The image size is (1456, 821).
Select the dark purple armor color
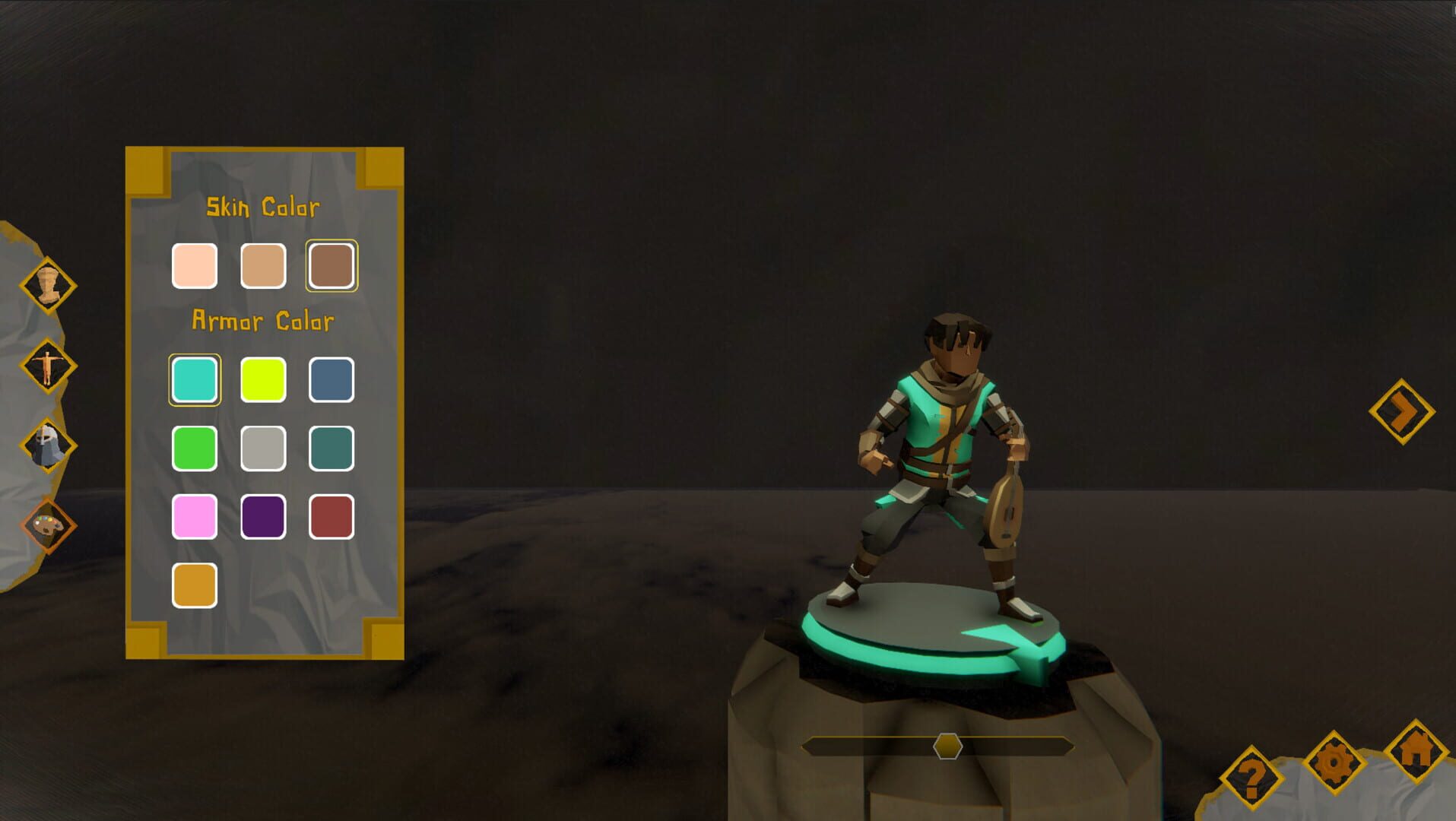click(x=263, y=517)
